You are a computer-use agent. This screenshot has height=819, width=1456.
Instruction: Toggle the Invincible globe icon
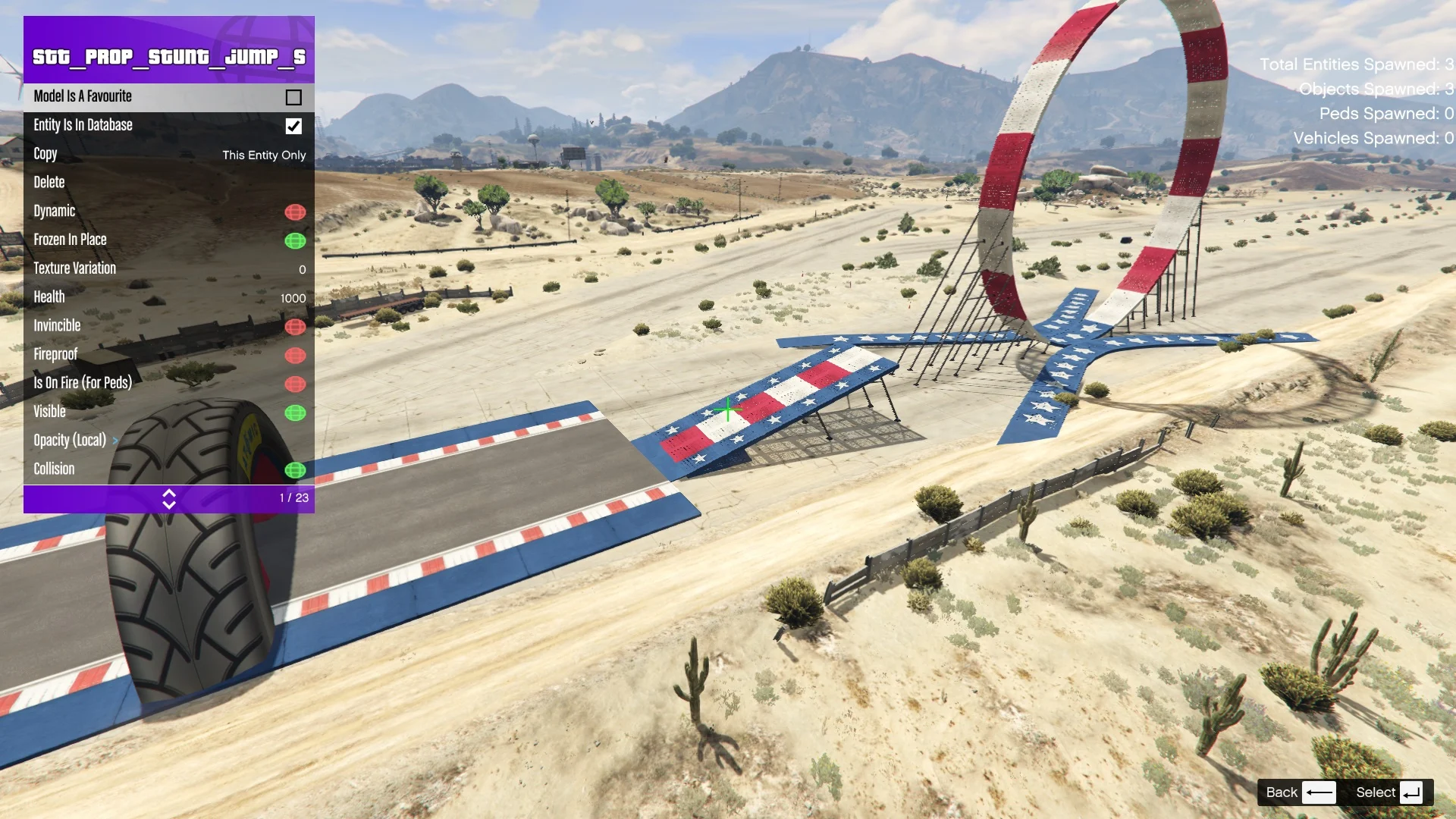pyautogui.click(x=296, y=327)
